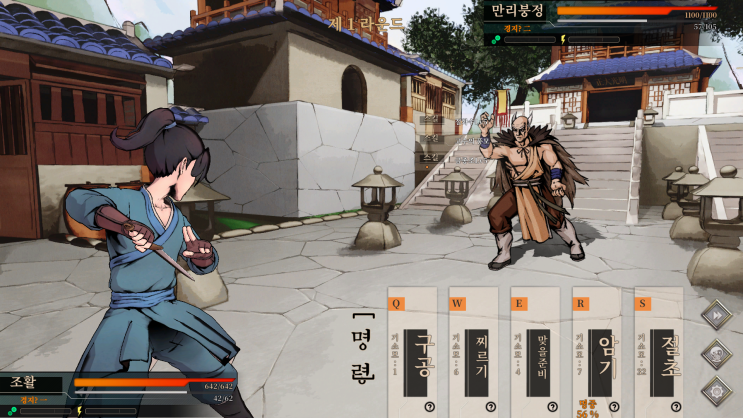Show help for the 구공 card
743x418 pixels.
[429, 406]
